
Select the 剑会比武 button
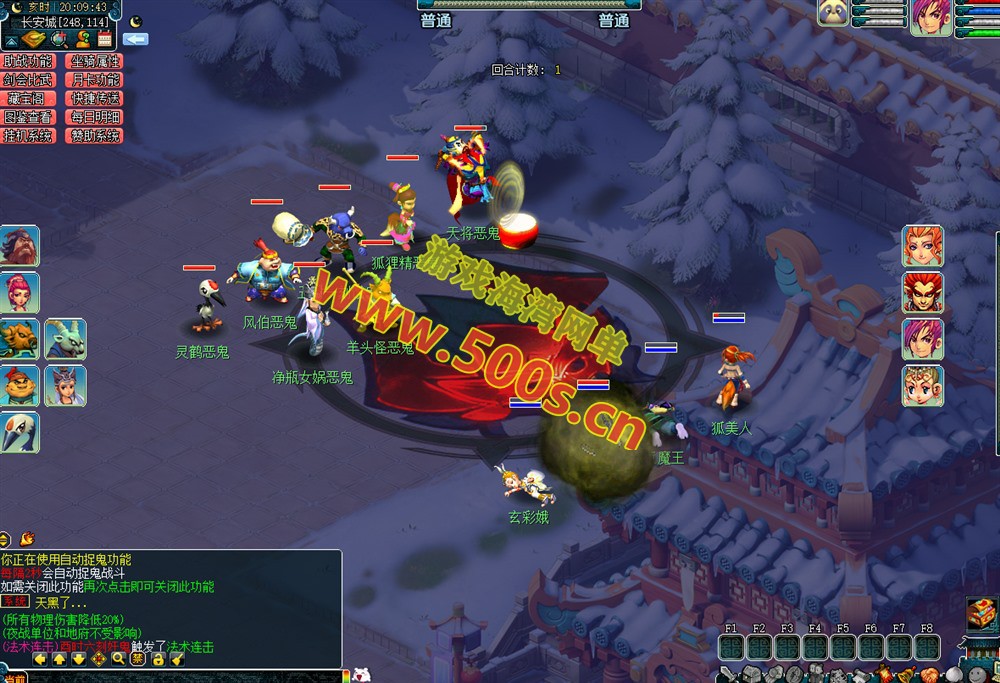pos(28,80)
